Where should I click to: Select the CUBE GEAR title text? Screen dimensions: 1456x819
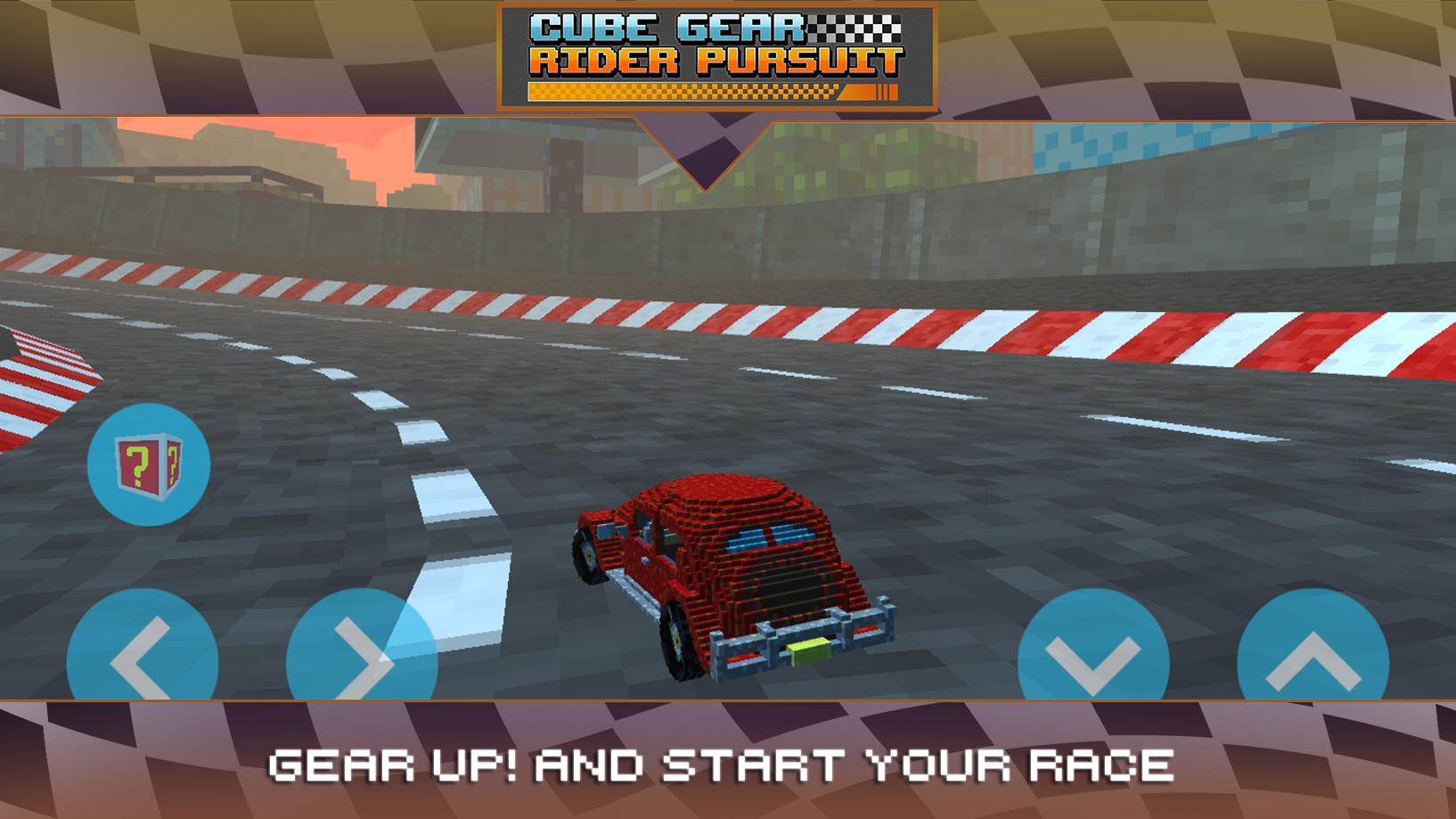click(668, 27)
